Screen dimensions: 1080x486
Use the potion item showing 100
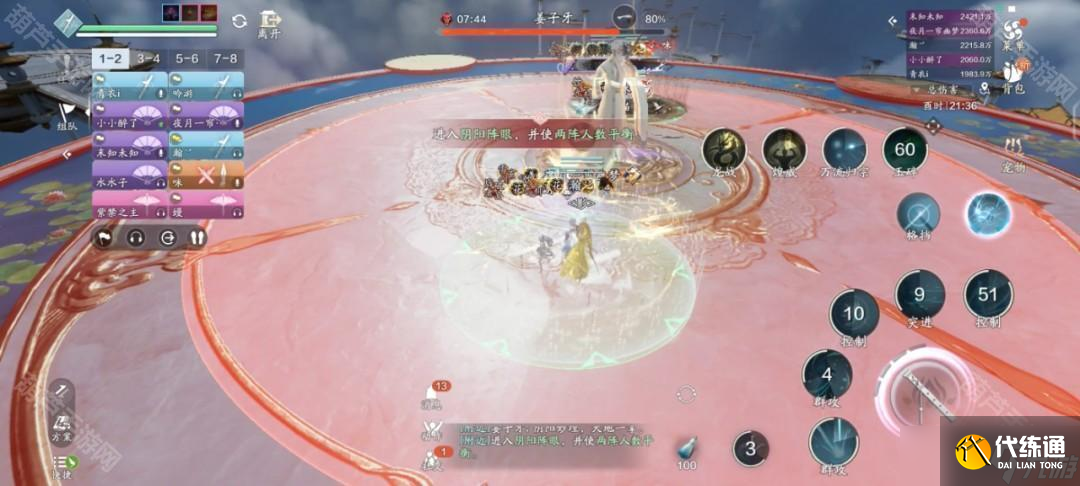pos(686,451)
